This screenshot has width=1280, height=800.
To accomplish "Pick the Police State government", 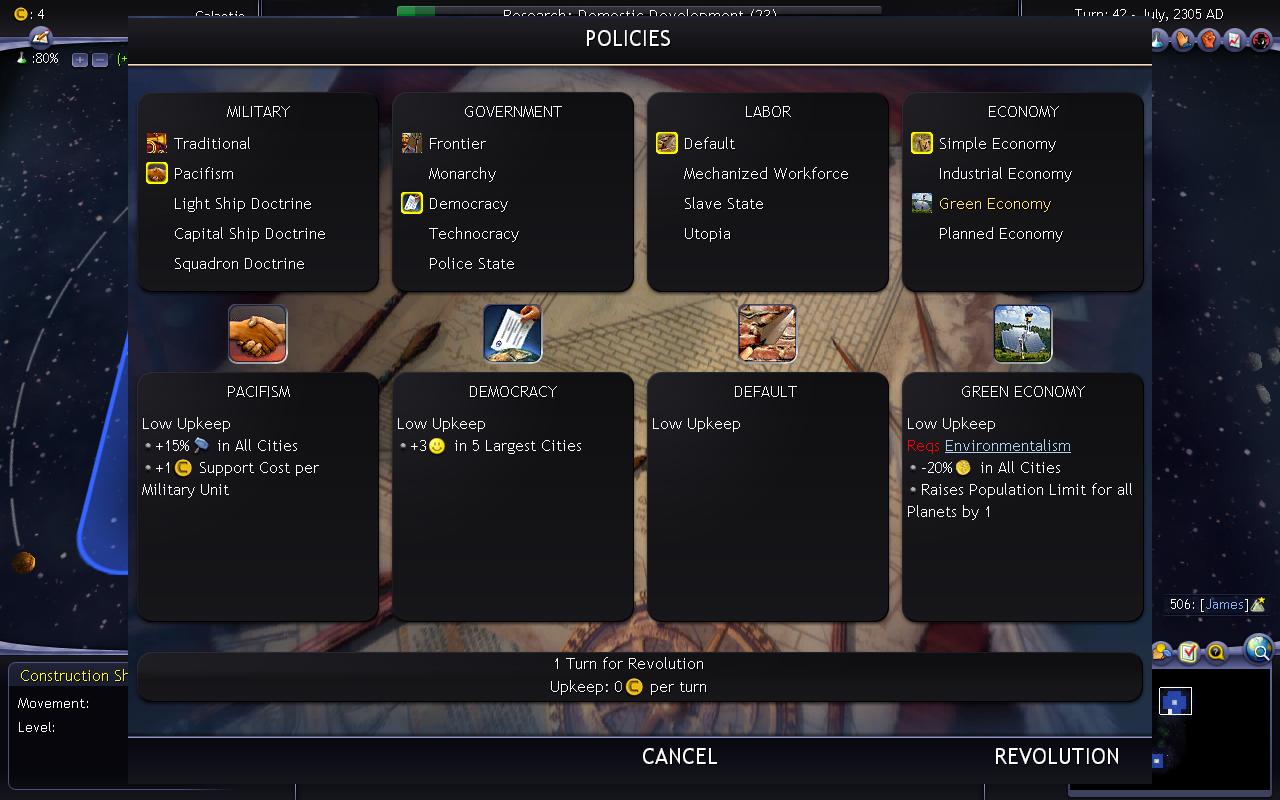I will tap(471, 264).
